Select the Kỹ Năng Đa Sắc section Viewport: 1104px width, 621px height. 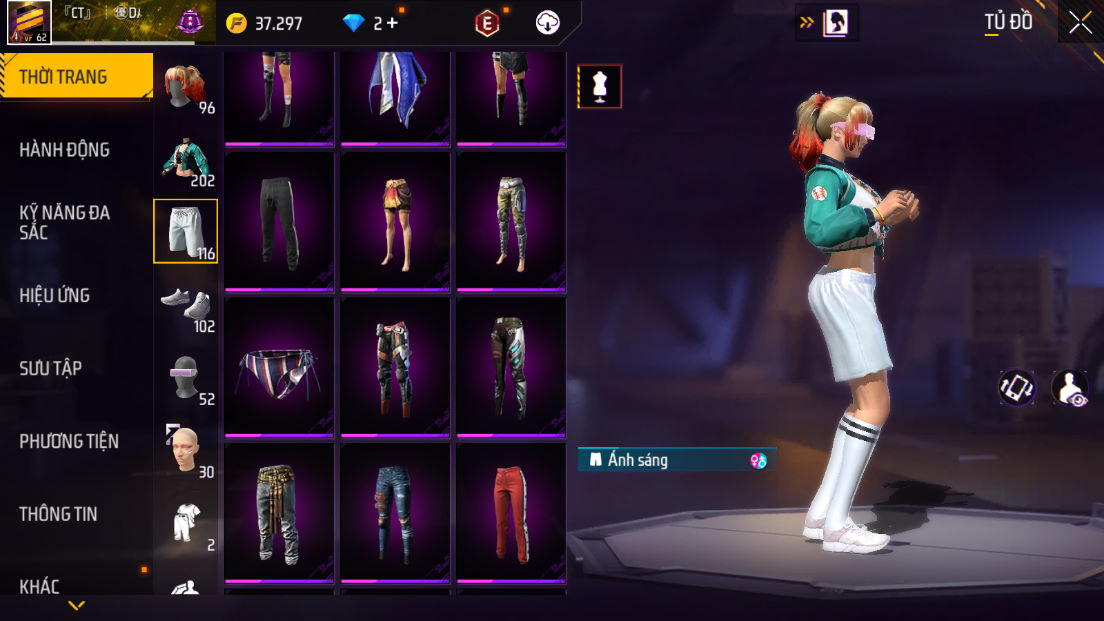pyautogui.click(x=65, y=222)
